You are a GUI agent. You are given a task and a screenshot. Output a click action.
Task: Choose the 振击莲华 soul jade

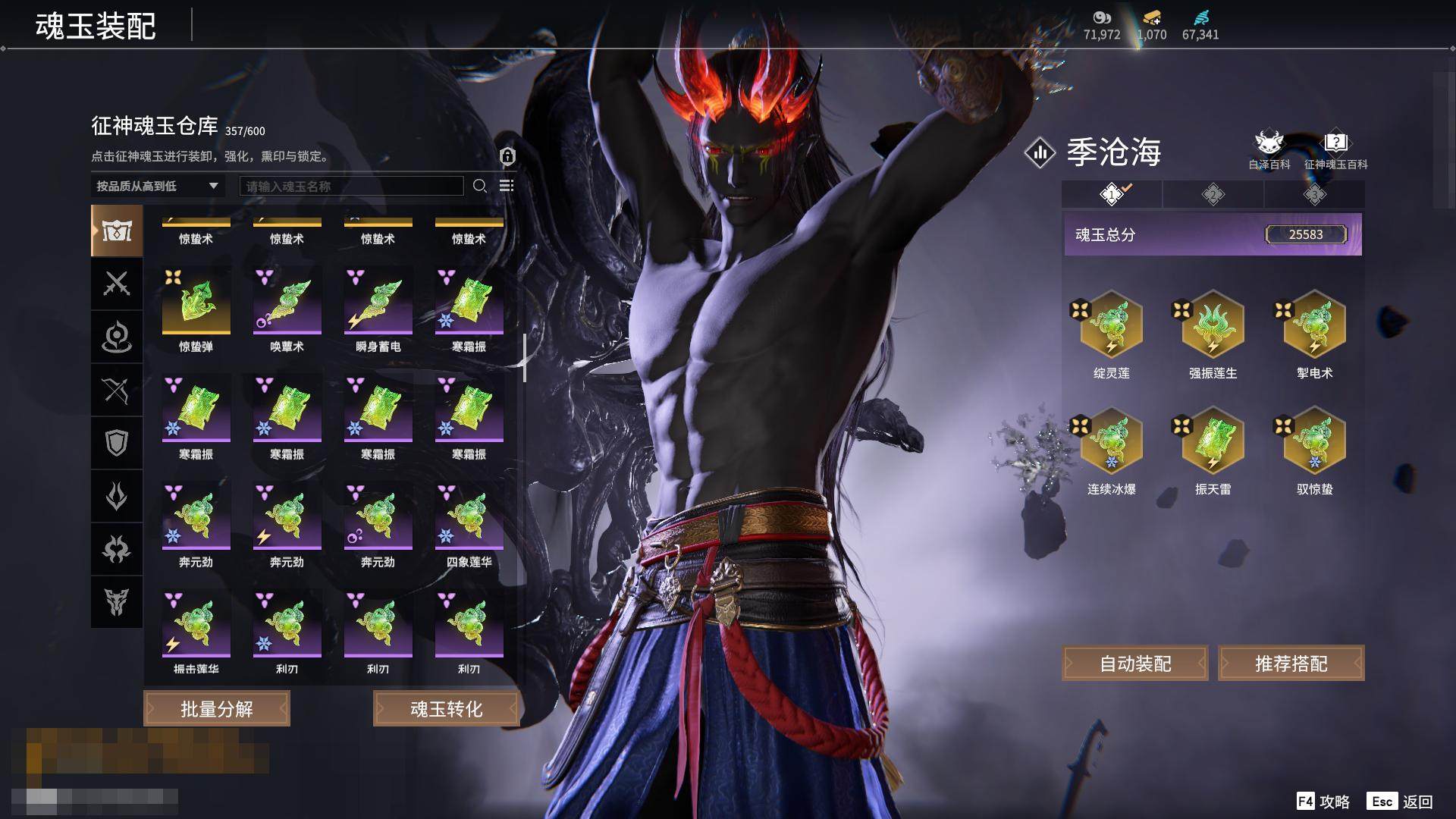pos(196,626)
